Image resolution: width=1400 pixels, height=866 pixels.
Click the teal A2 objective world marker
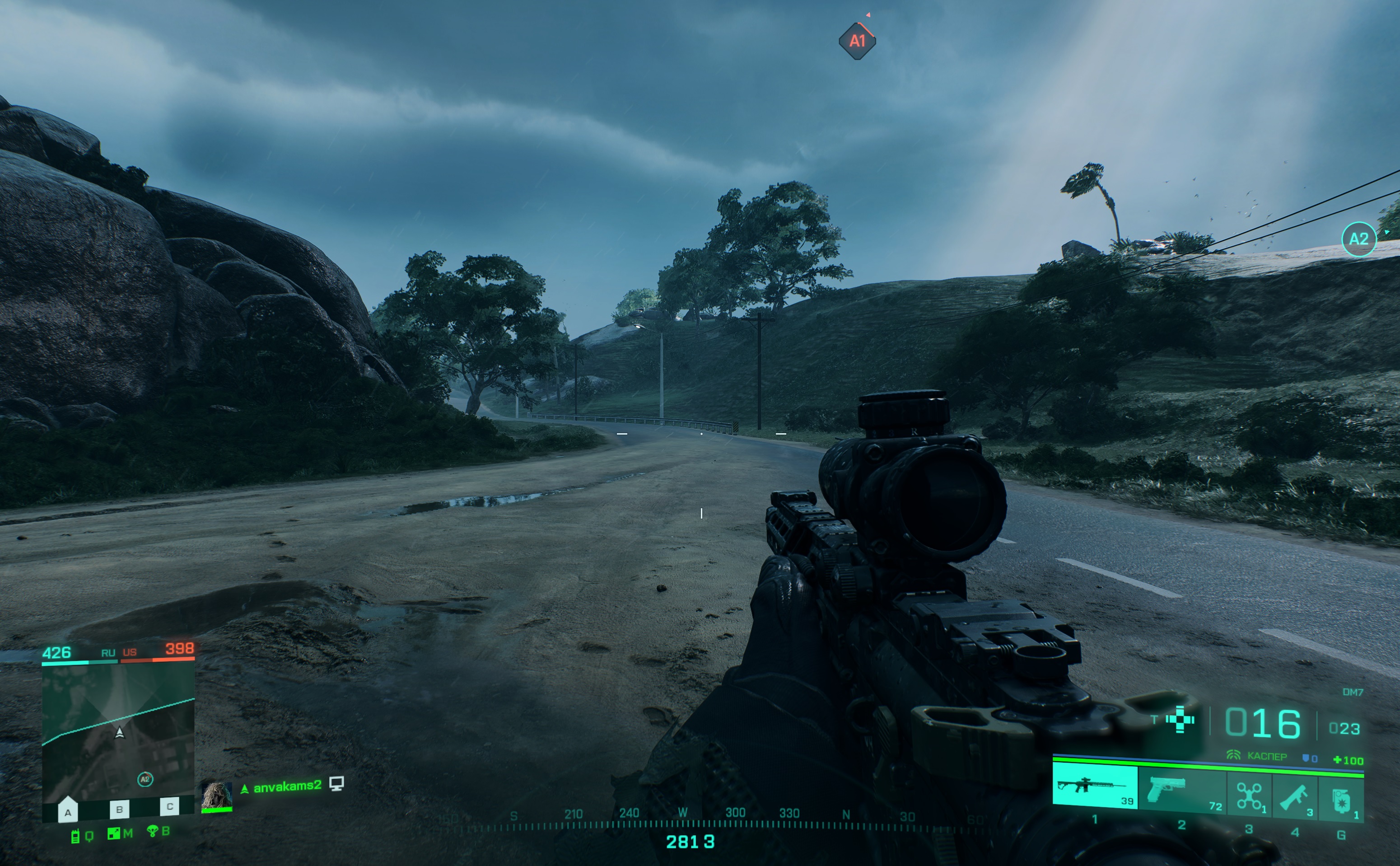click(1359, 239)
